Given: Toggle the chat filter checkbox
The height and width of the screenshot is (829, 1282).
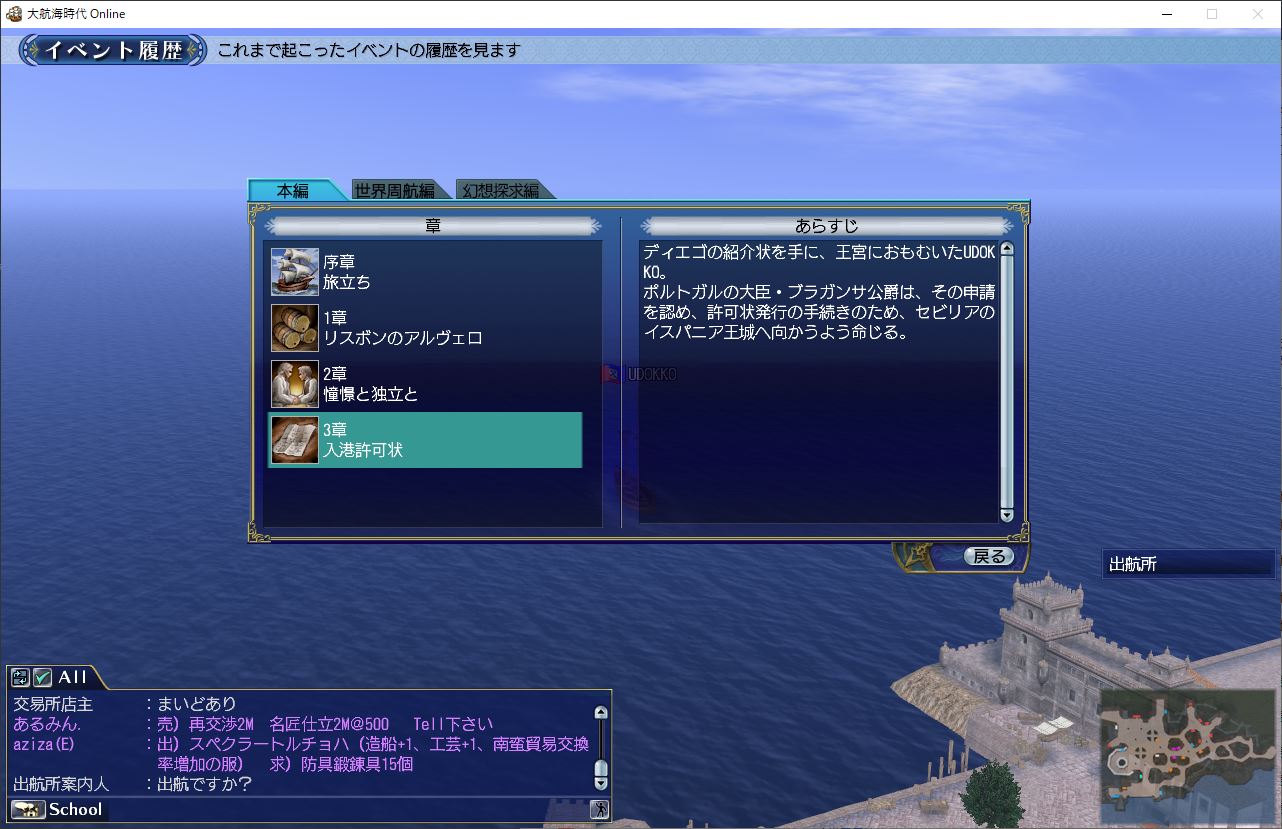Looking at the screenshot, I should [x=42, y=677].
